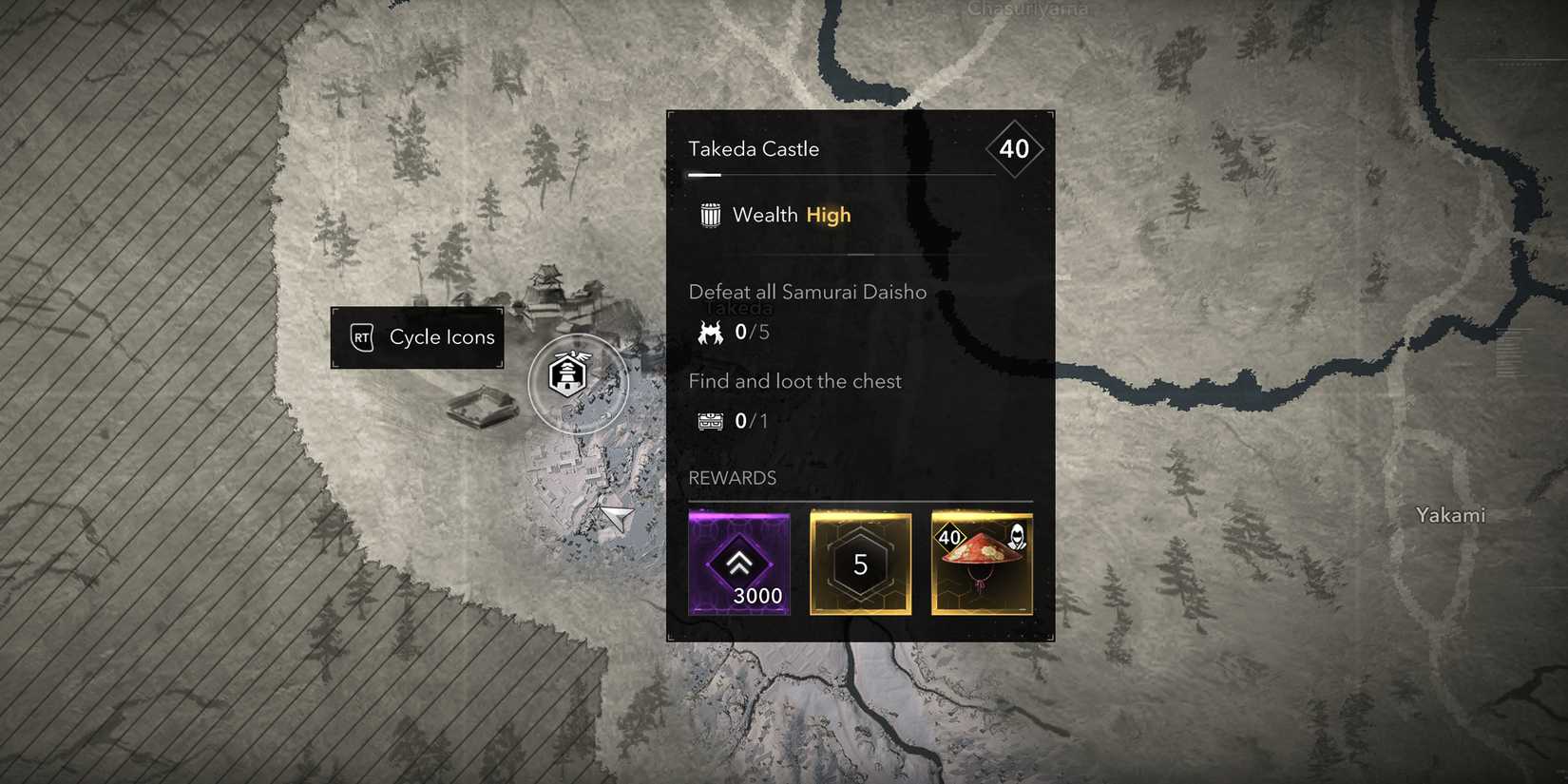Select the Takeda Castle map marker
This screenshot has width=1568, height=784.
569,376
